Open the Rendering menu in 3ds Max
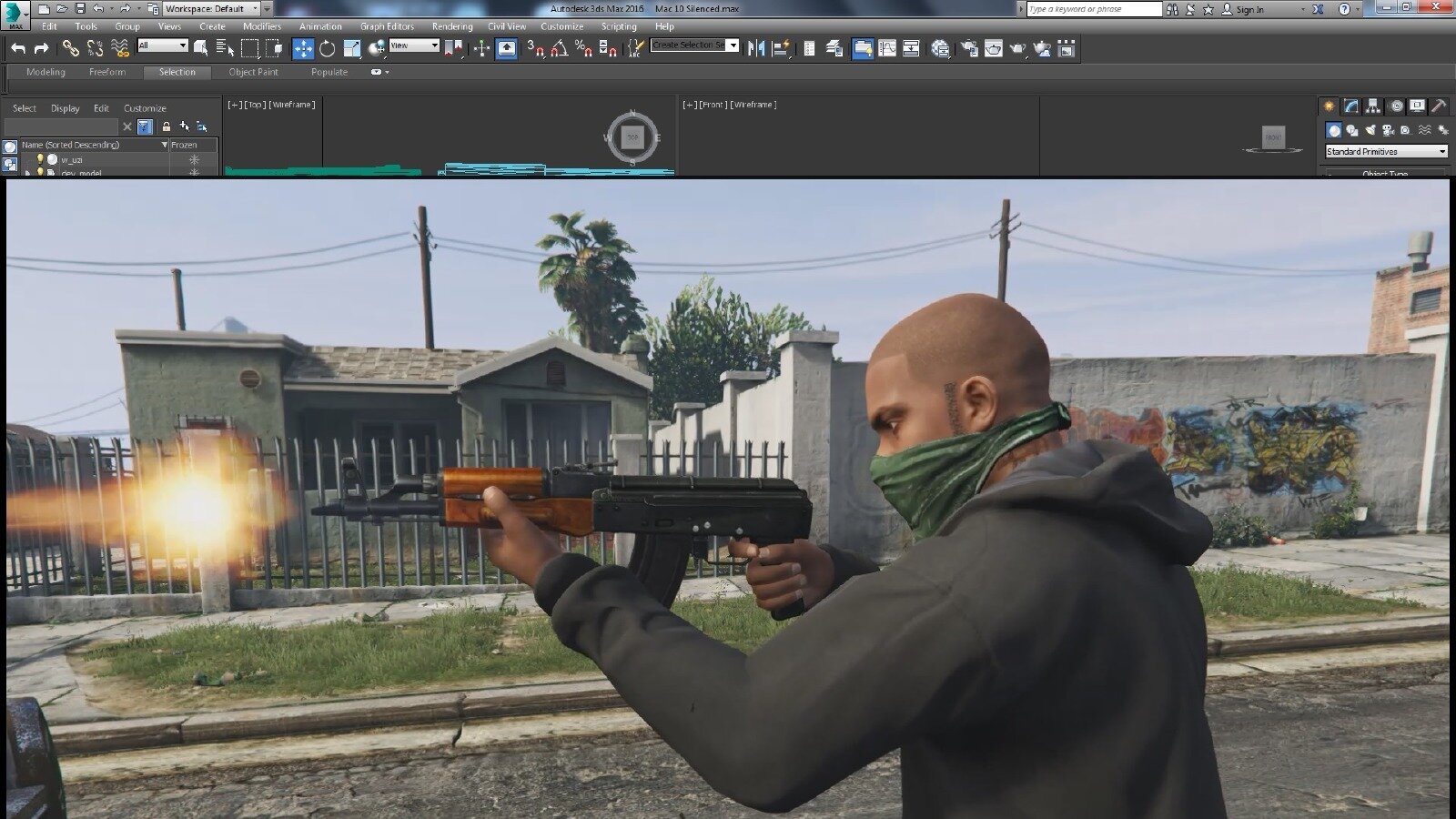The width and height of the screenshot is (1456, 819). (x=452, y=26)
